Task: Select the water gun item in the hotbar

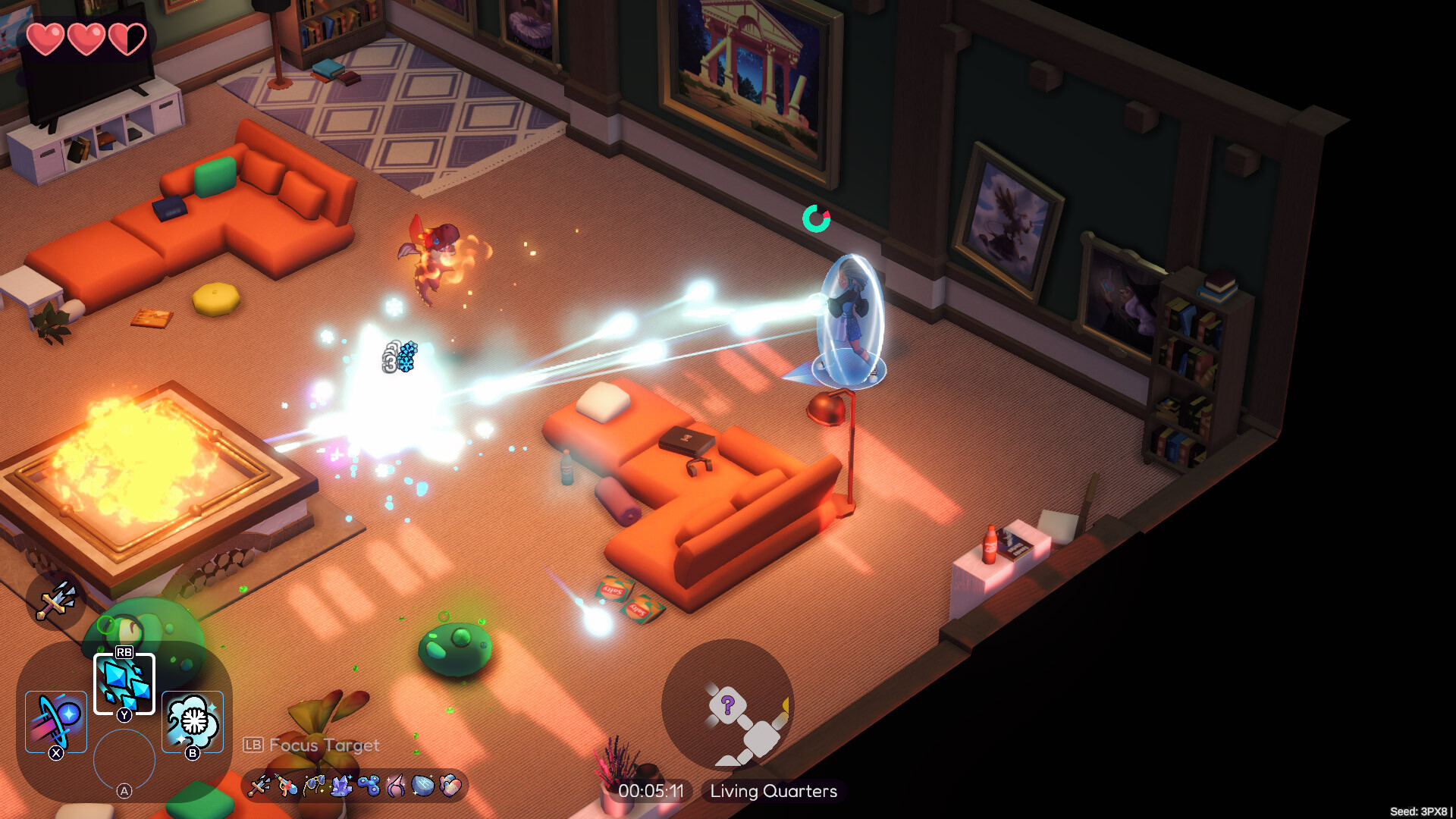Action: [286, 786]
